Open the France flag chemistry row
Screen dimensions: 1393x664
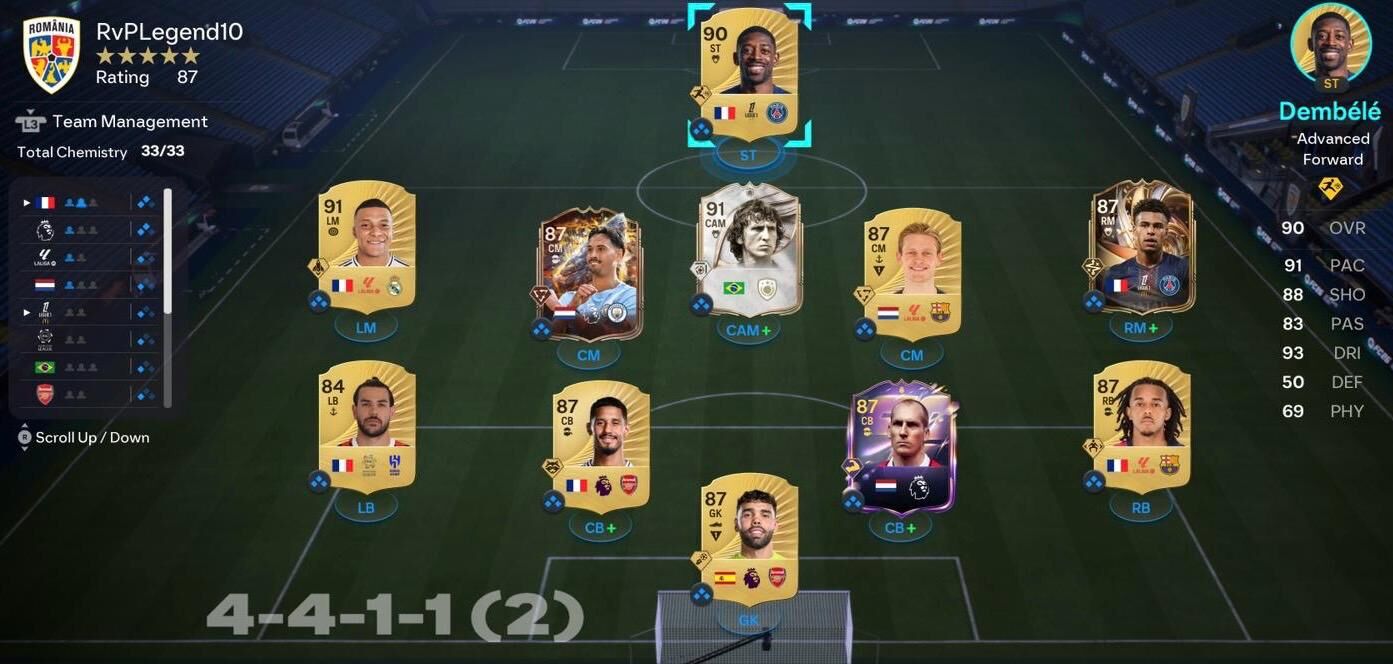coord(88,202)
